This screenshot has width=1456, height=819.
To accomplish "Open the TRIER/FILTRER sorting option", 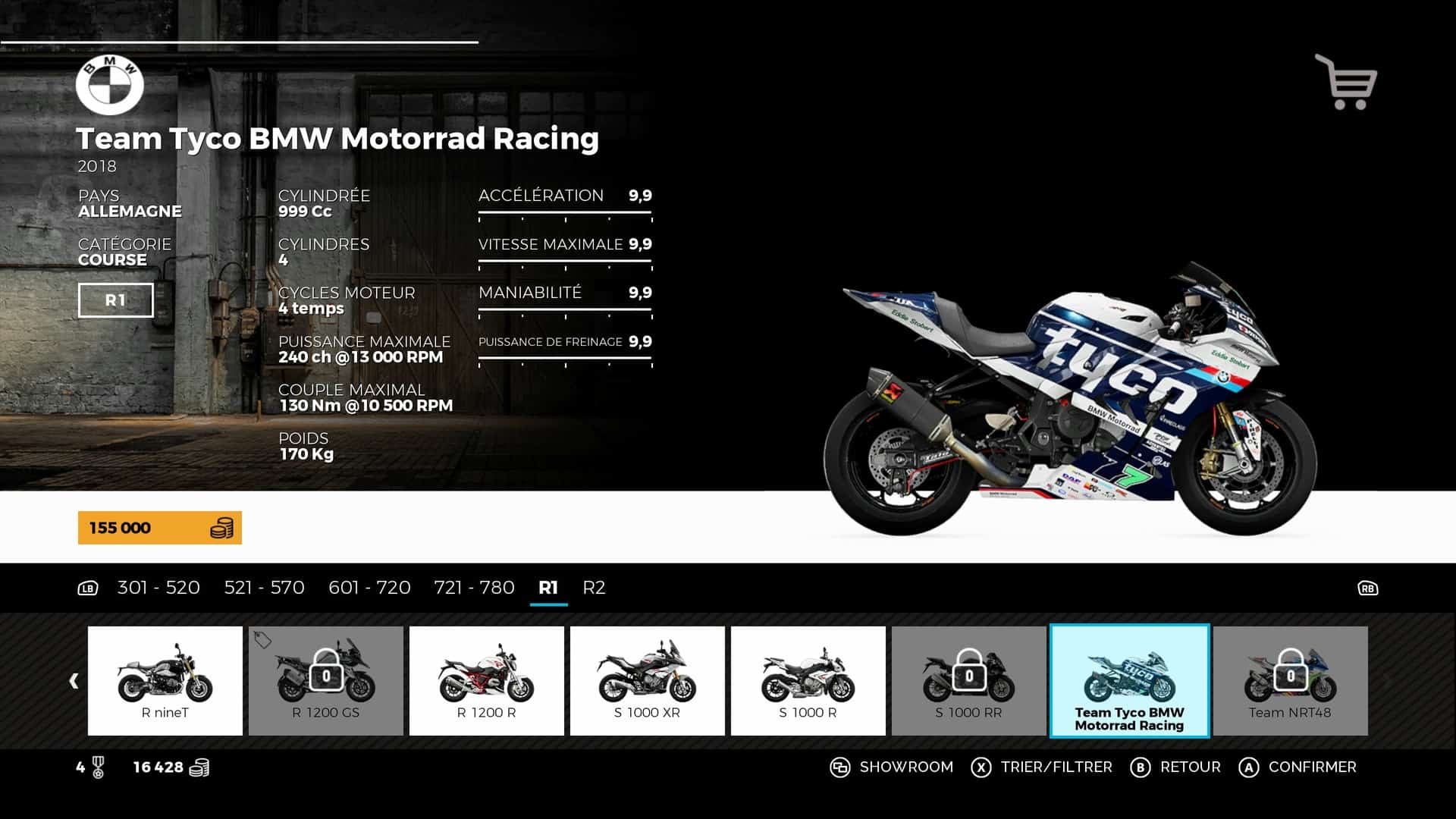I will click(x=1041, y=767).
